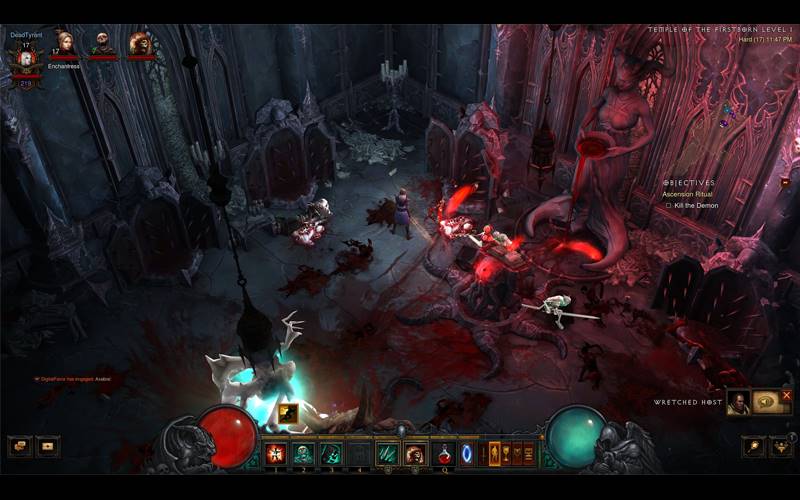Open the blue town portal

tap(467, 453)
